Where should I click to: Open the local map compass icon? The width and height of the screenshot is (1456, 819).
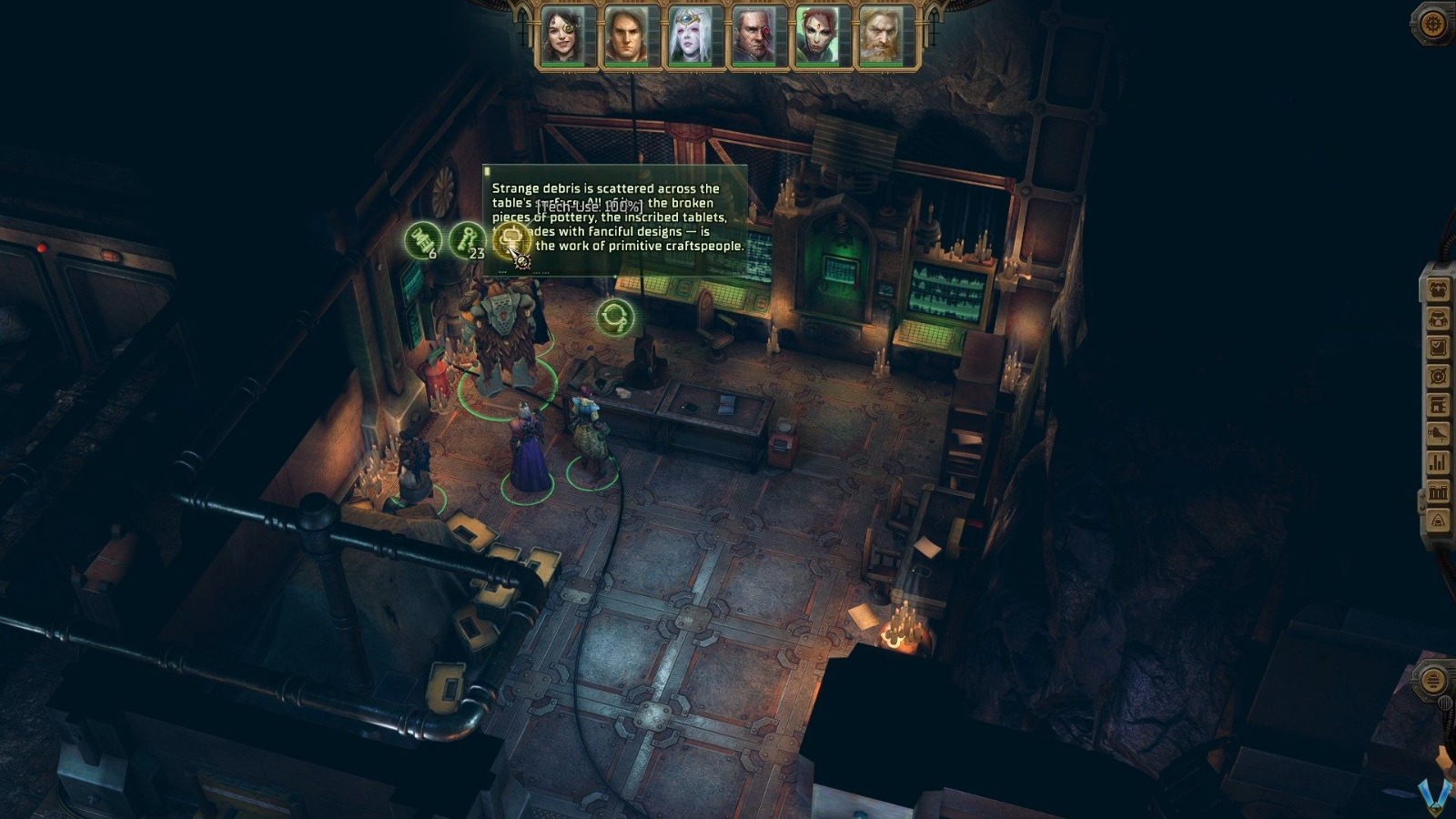[1436, 377]
